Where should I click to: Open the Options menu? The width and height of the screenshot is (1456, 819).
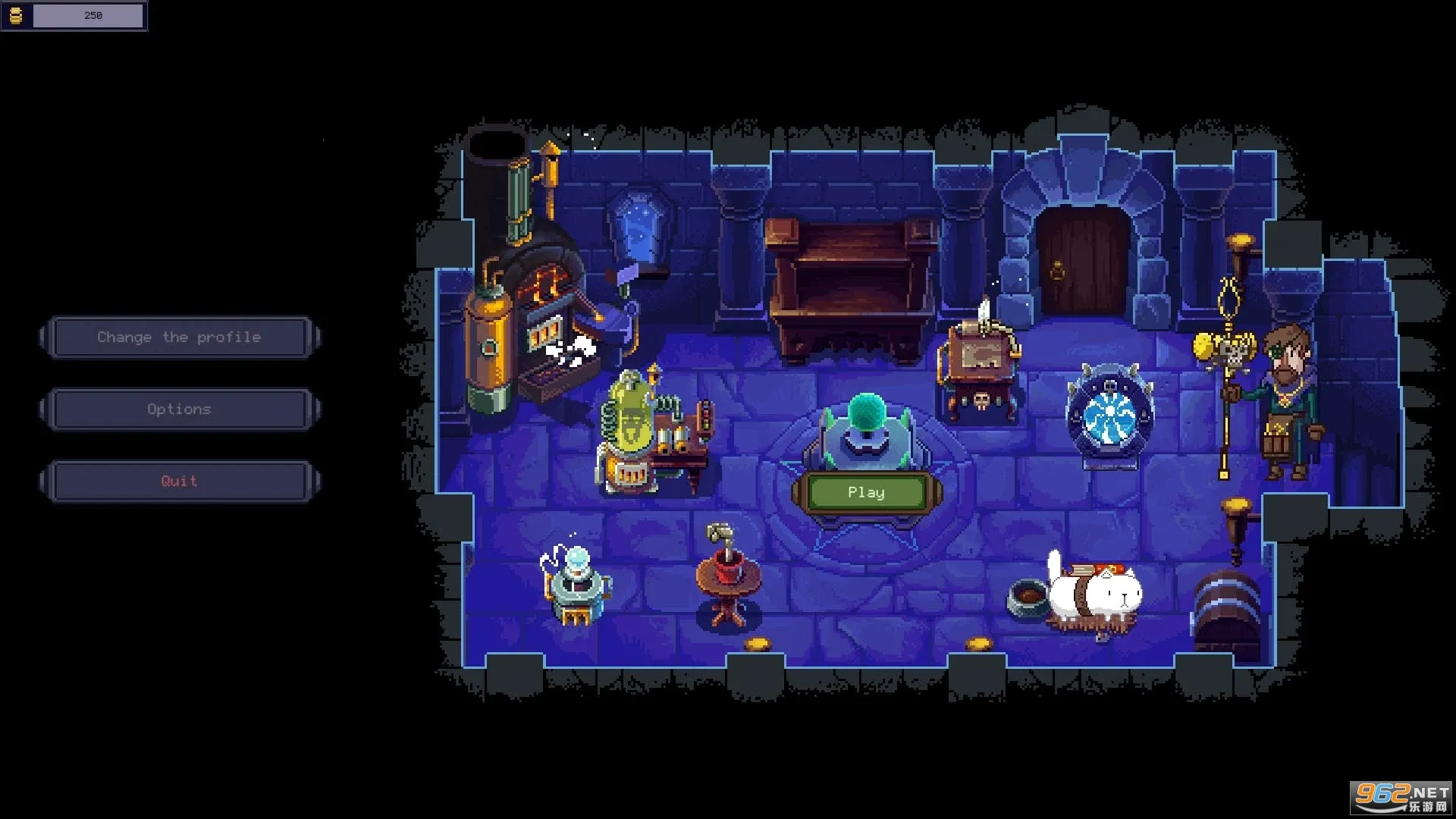click(x=180, y=409)
